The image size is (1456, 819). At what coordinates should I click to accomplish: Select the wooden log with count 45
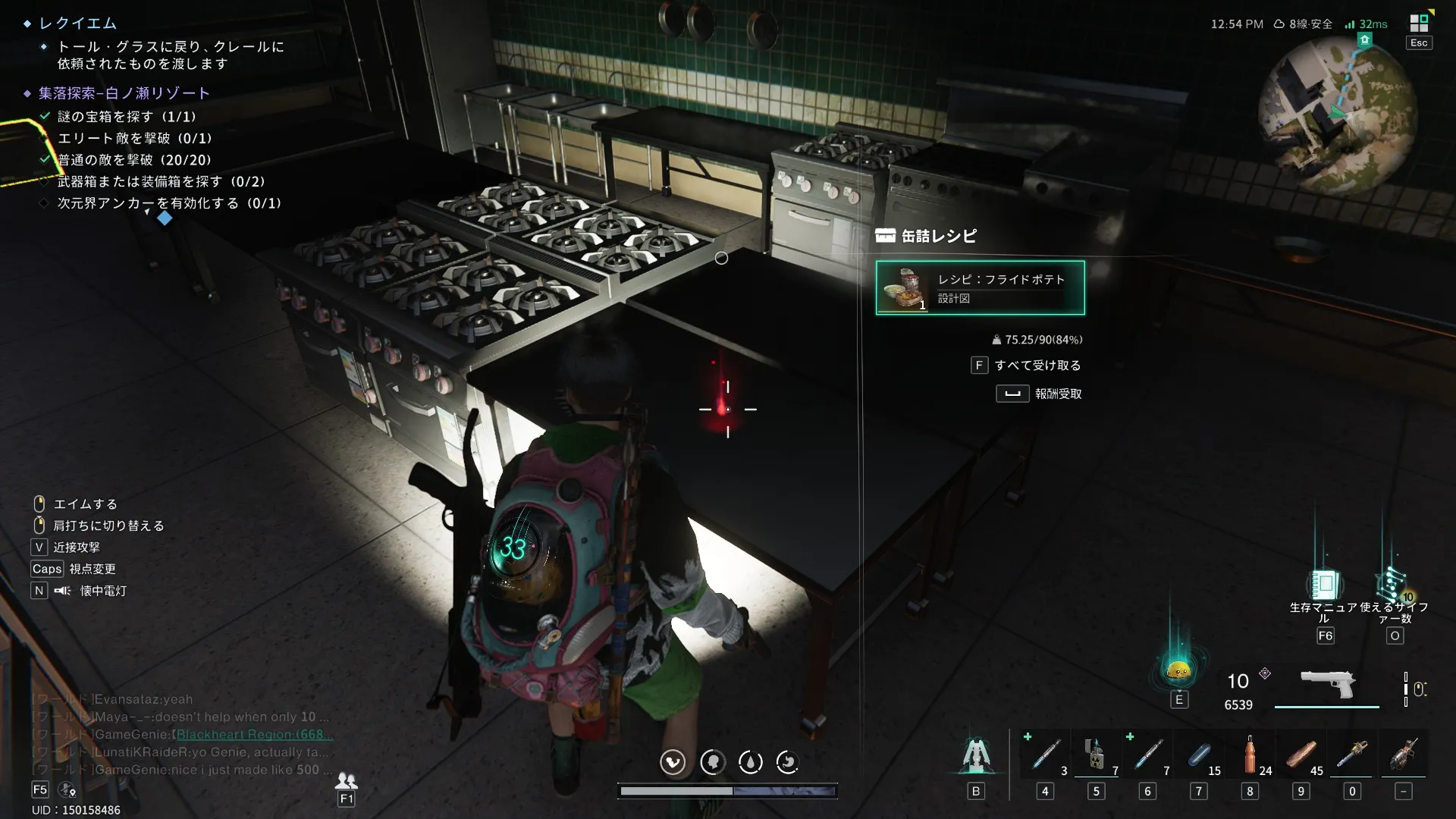pos(1301,755)
